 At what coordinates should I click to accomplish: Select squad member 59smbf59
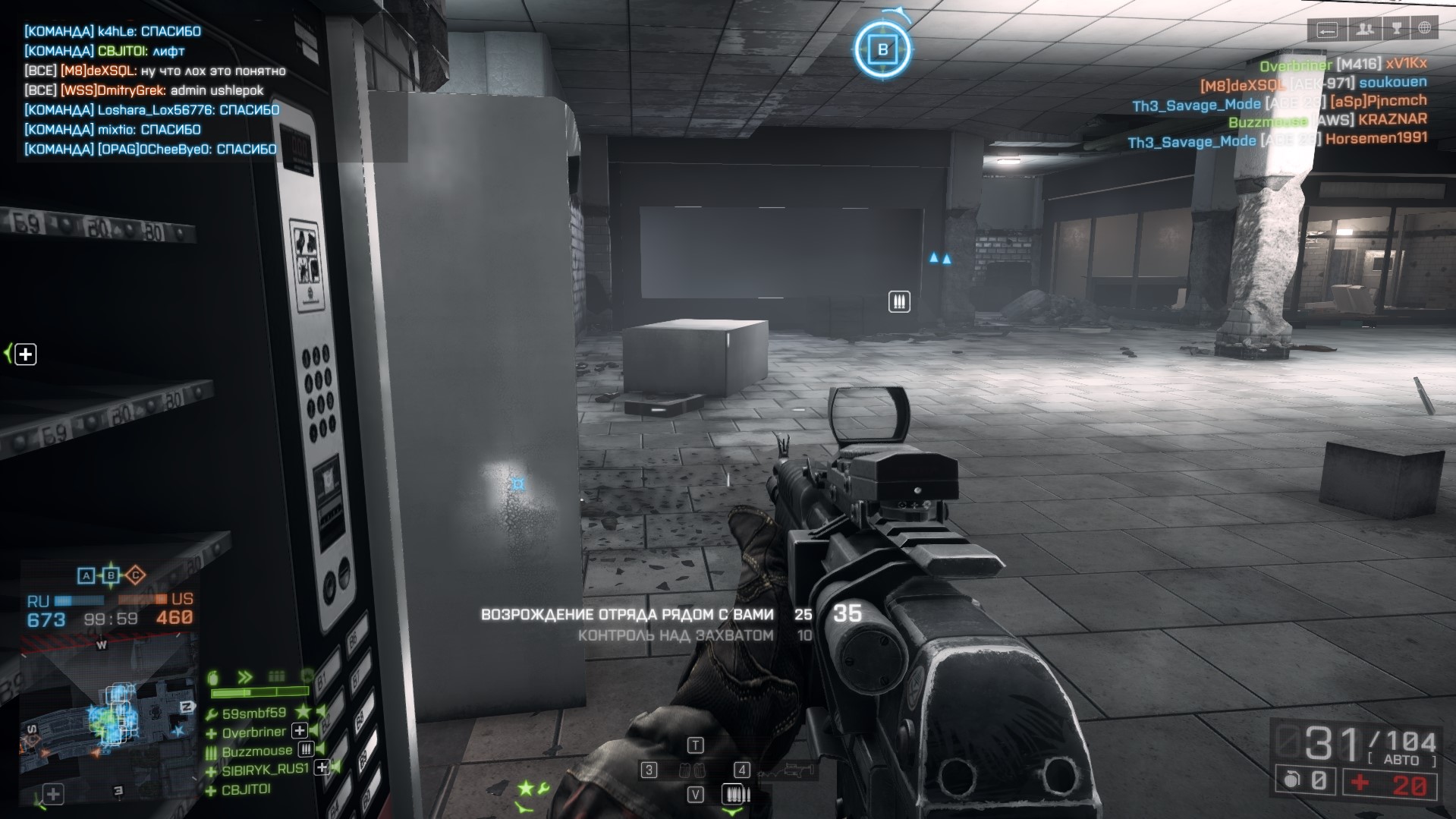point(253,713)
